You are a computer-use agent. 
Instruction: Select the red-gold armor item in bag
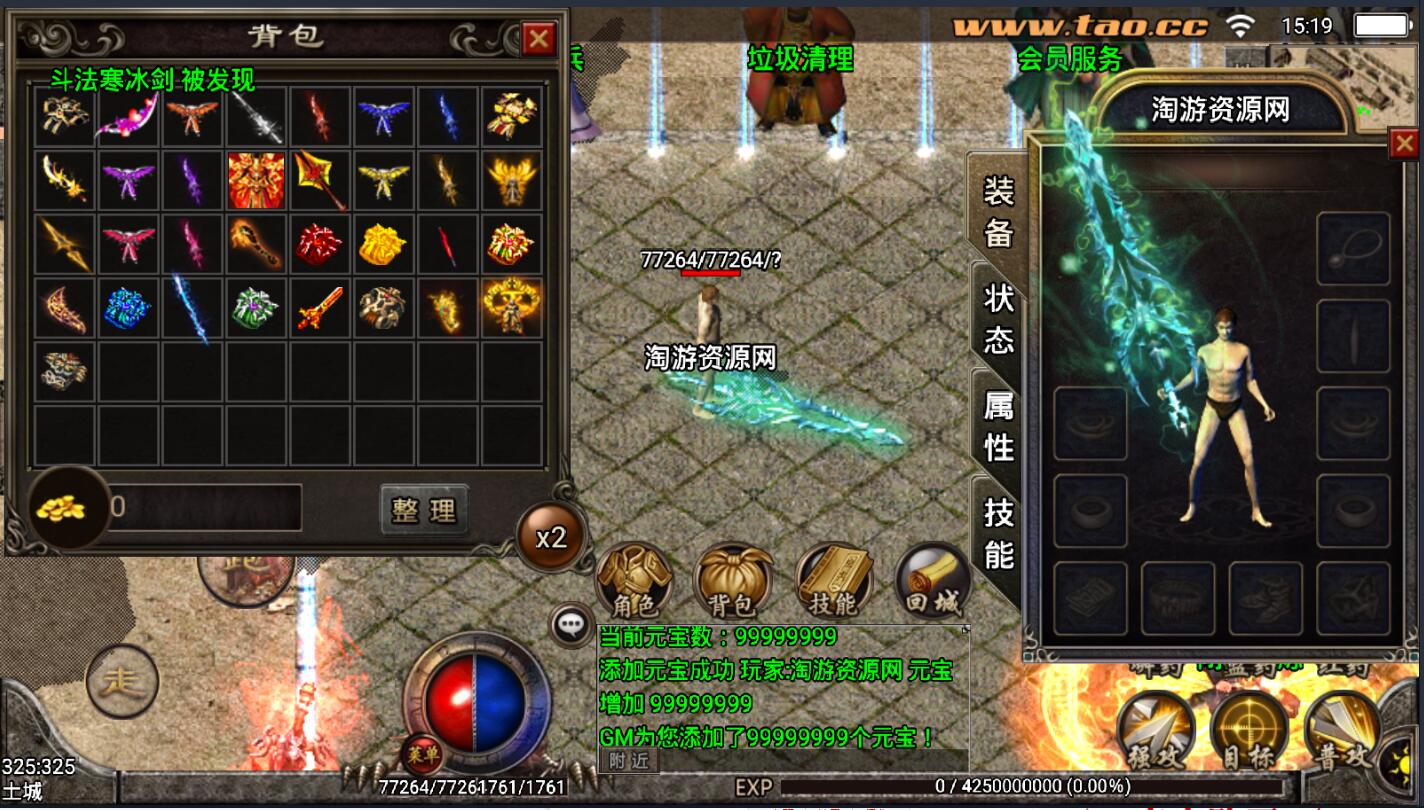pos(256,181)
